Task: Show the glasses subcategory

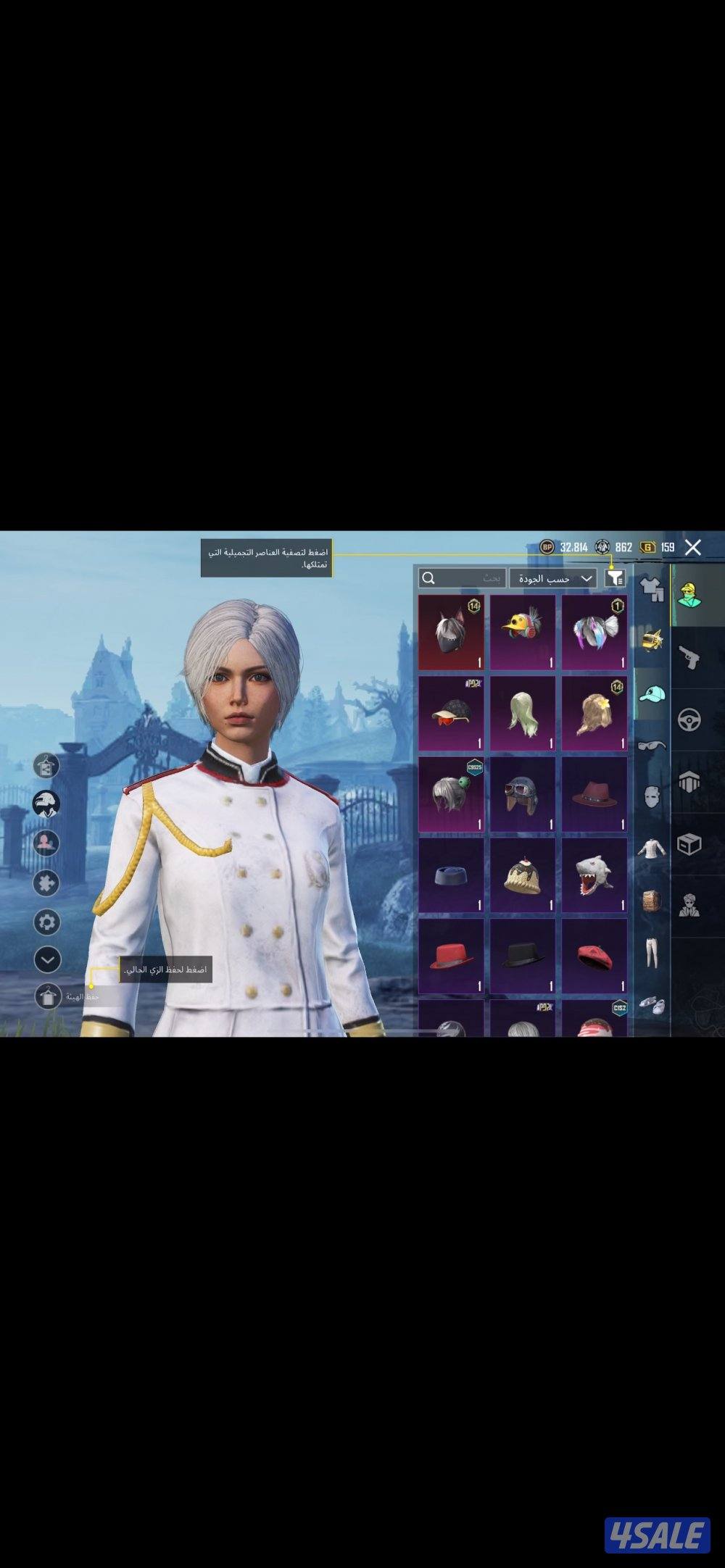Action: pyautogui.click(x=651, y=745)
